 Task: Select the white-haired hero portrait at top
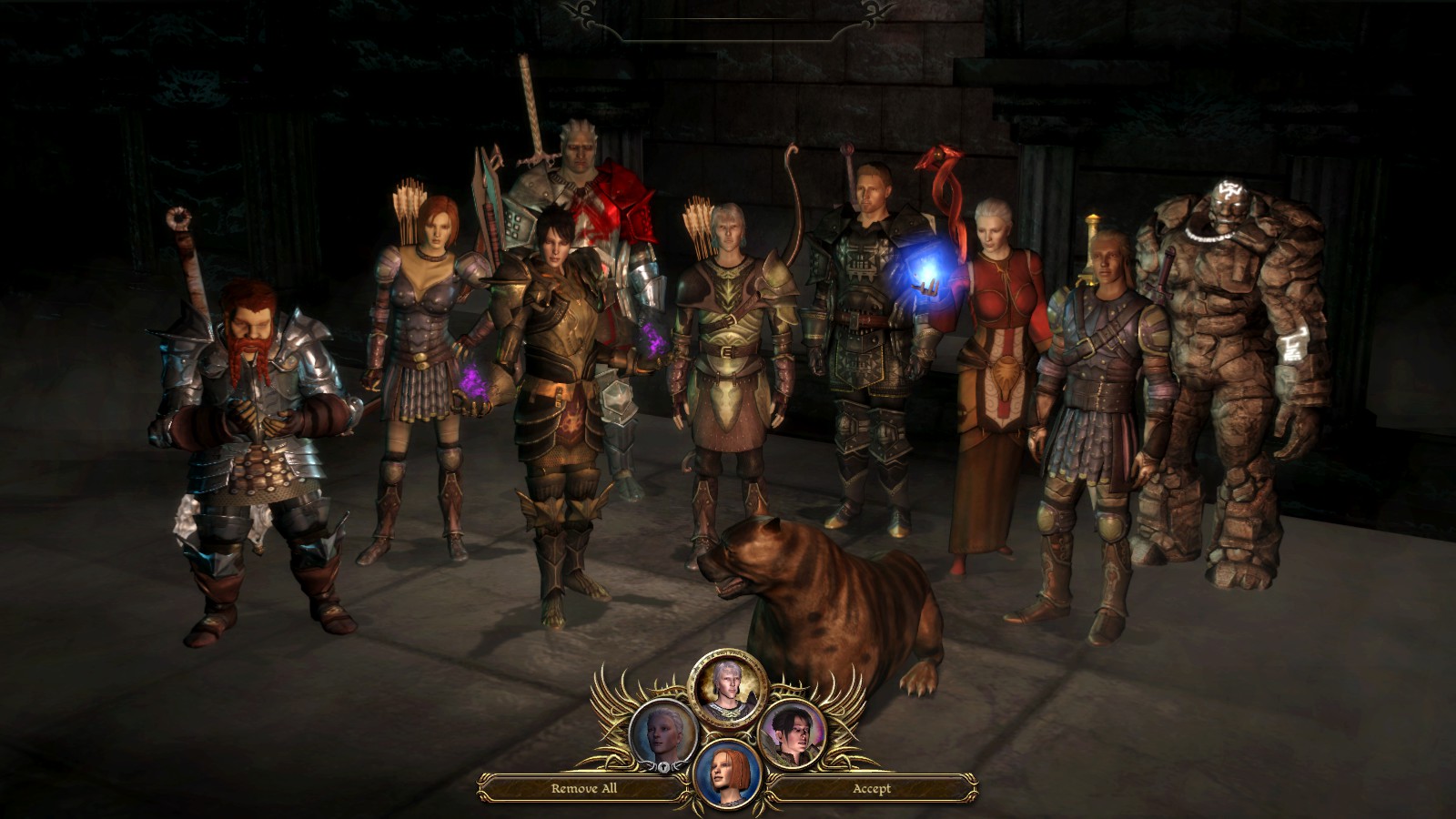(727, 687)
